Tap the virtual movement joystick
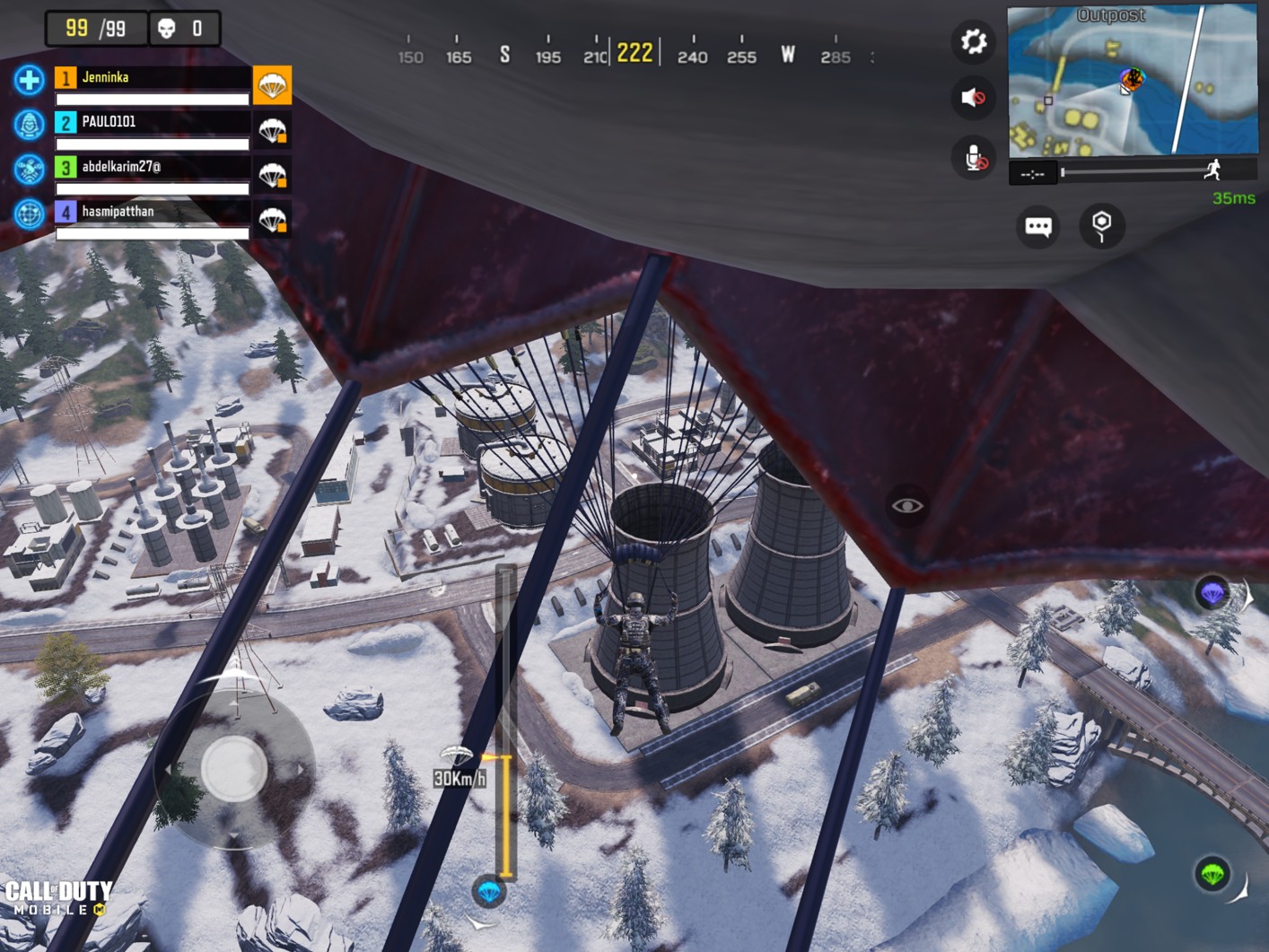Screen dimensions: 1269x952 point(234,768)
